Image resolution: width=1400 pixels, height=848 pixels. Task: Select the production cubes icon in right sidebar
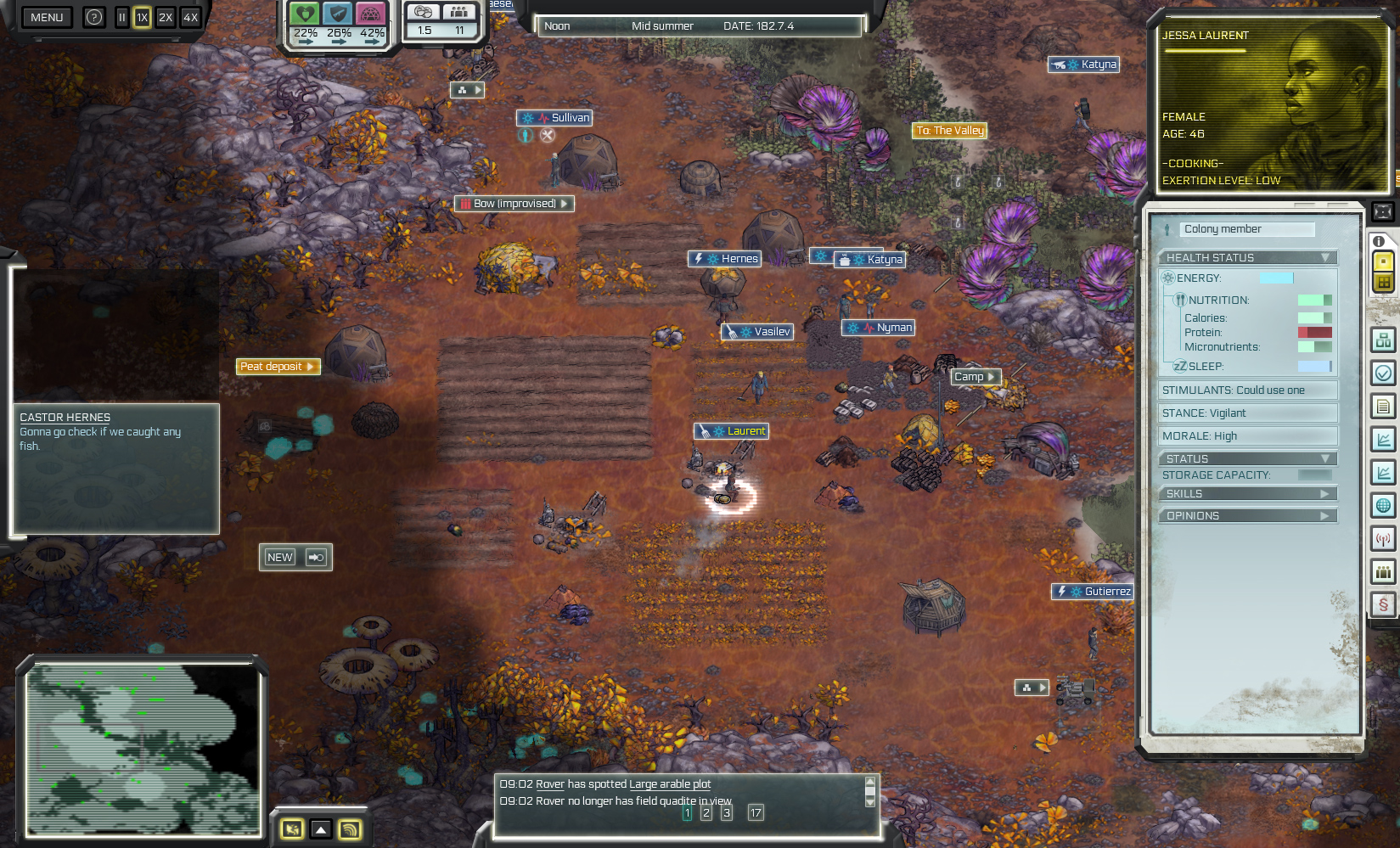pyautogui.click(x=1382, y=339)
